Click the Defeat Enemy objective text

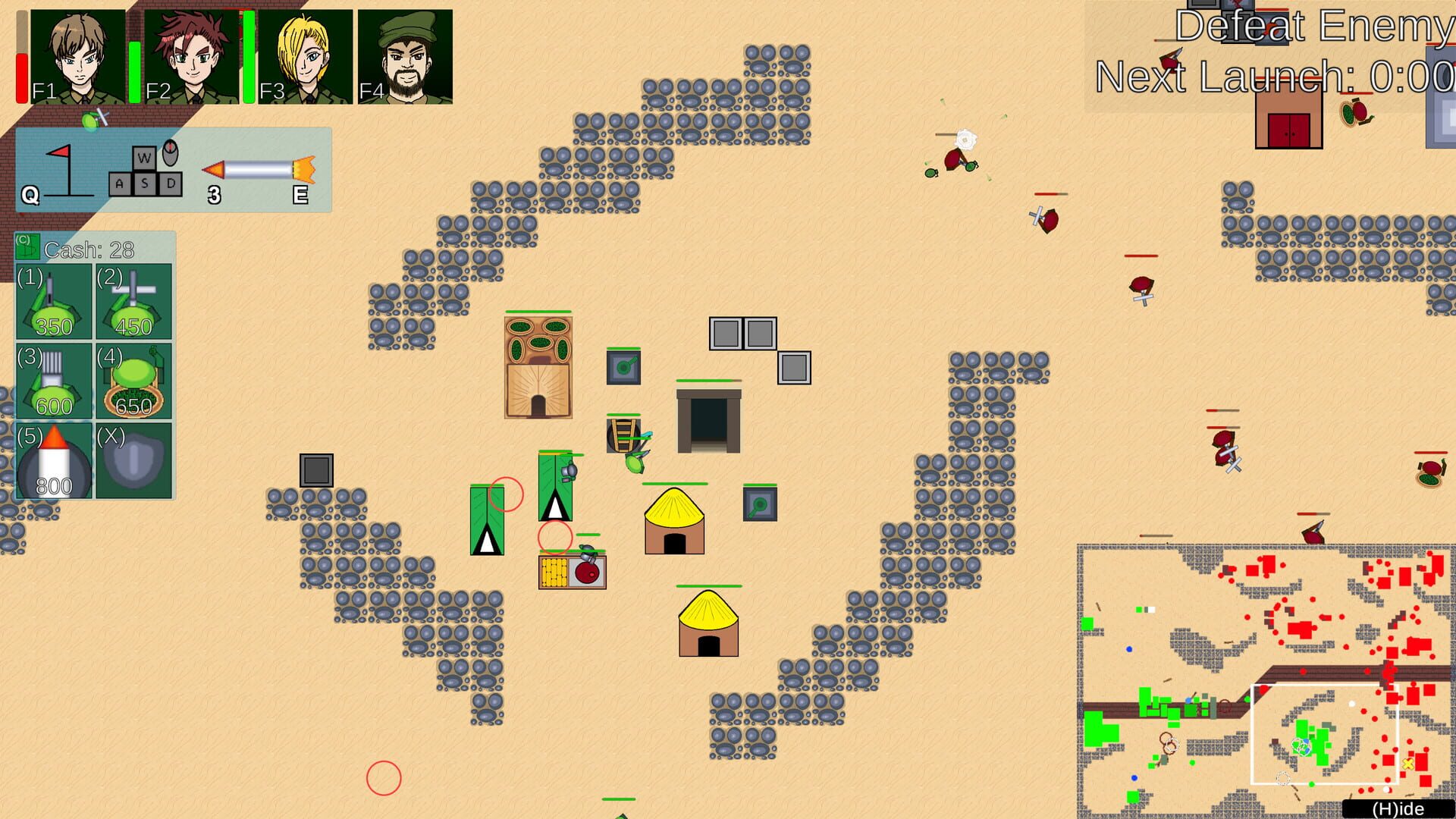click(x=1314, y=27)
